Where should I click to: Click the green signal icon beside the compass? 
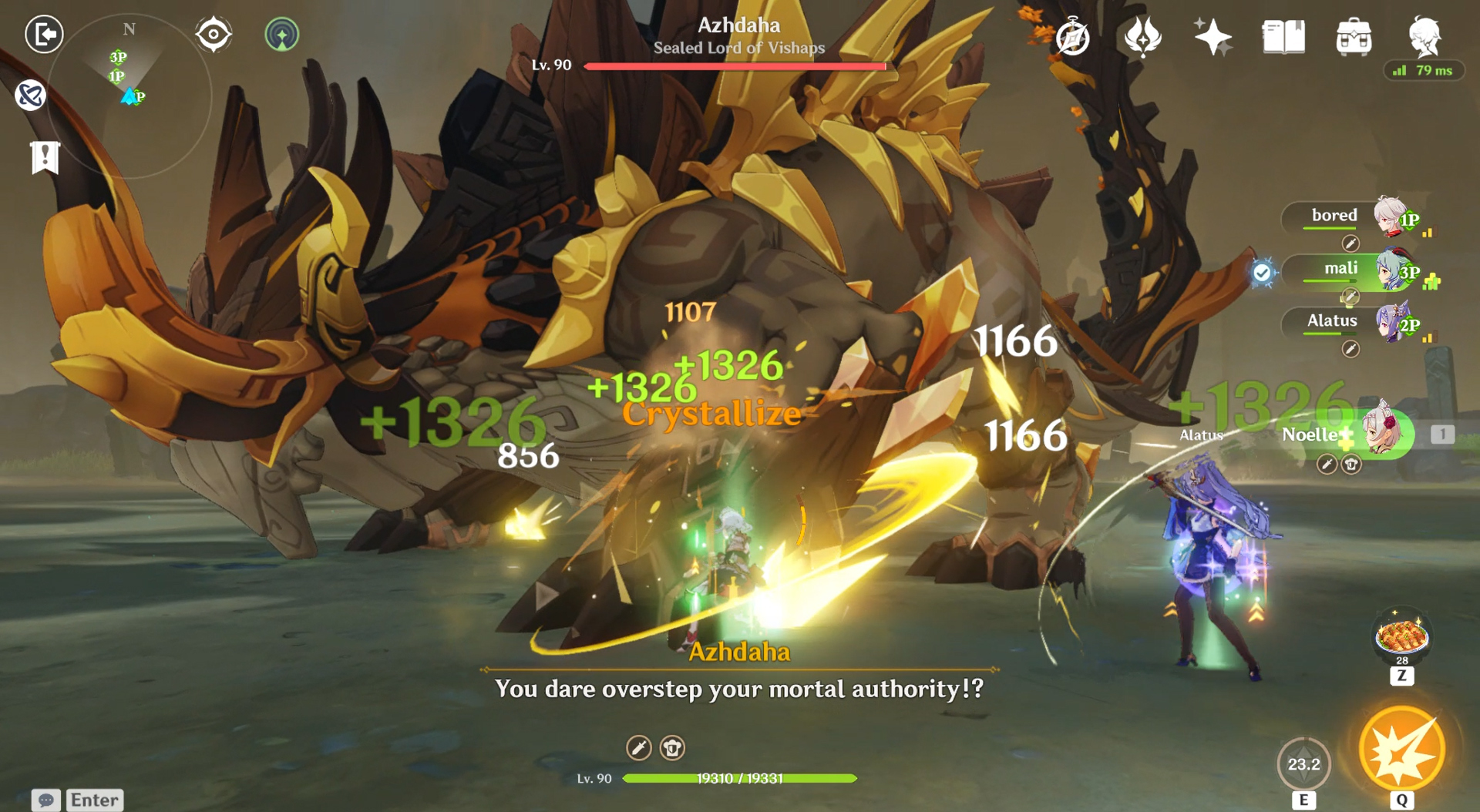click(x=282, y=35)
